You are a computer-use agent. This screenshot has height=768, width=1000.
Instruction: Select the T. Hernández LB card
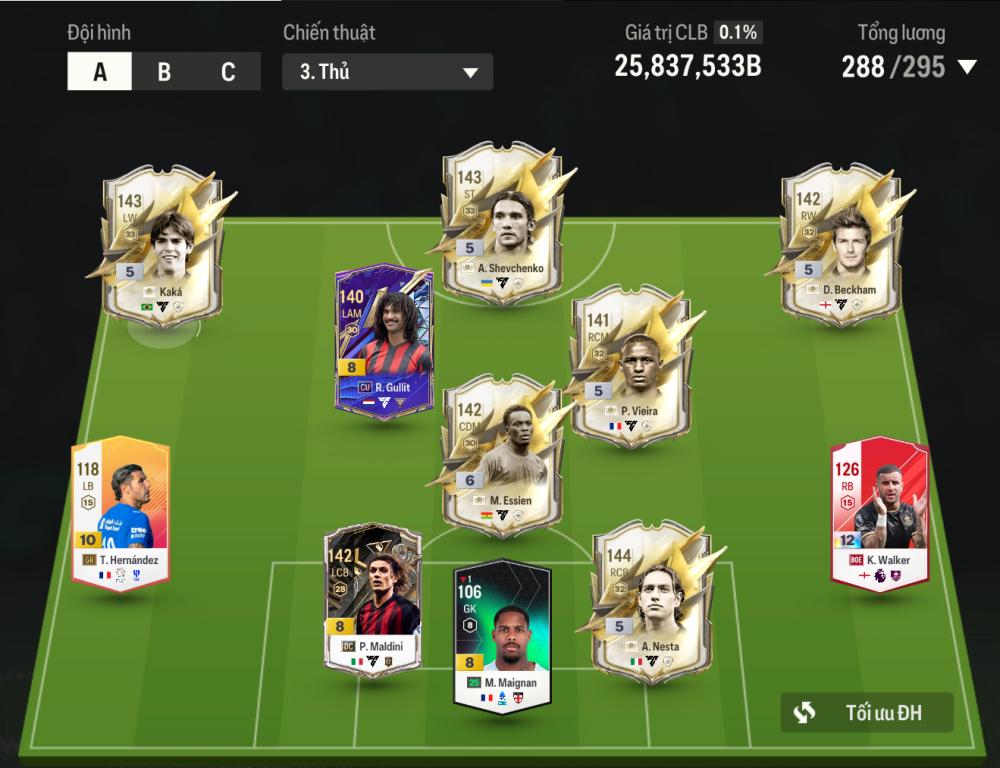[x=120, y=512]
